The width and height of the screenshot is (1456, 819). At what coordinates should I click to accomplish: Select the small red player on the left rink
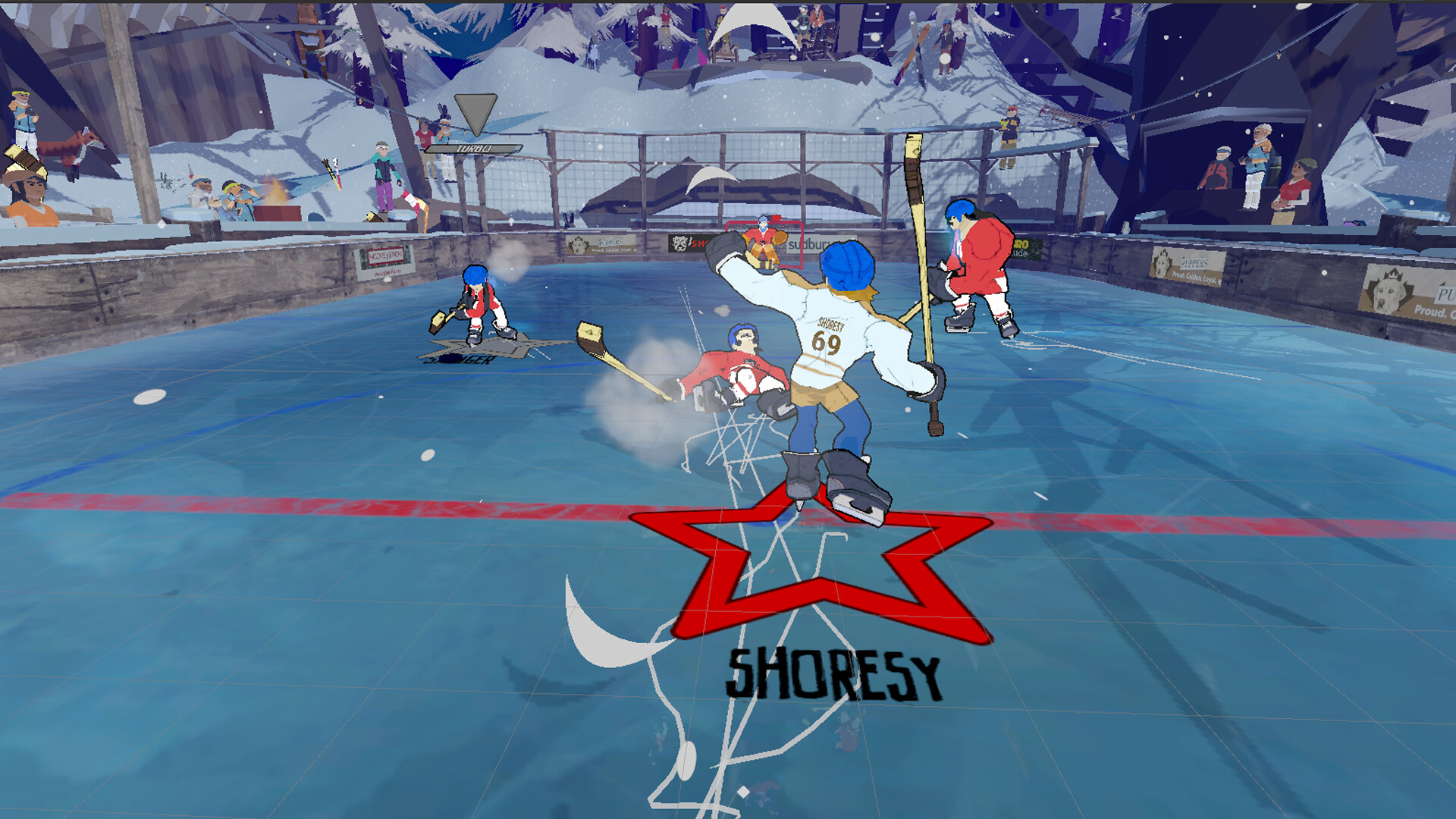pos(478,303)
